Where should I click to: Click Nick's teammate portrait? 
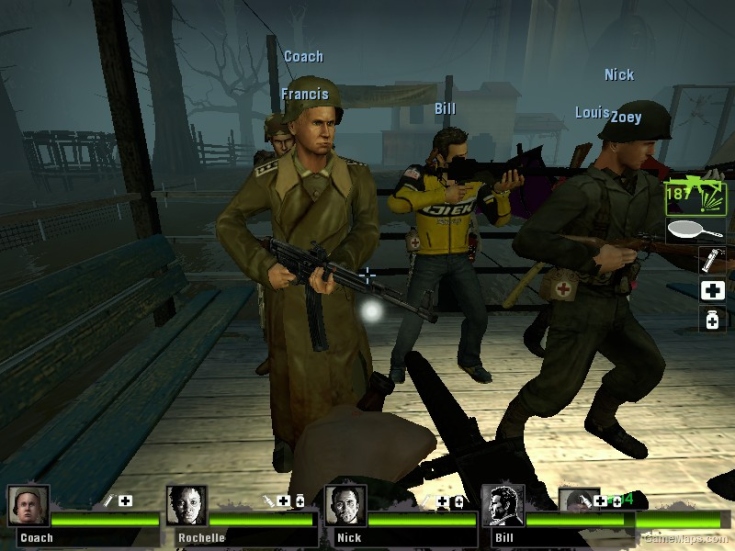pyautogui.click(x=345, y=506)
